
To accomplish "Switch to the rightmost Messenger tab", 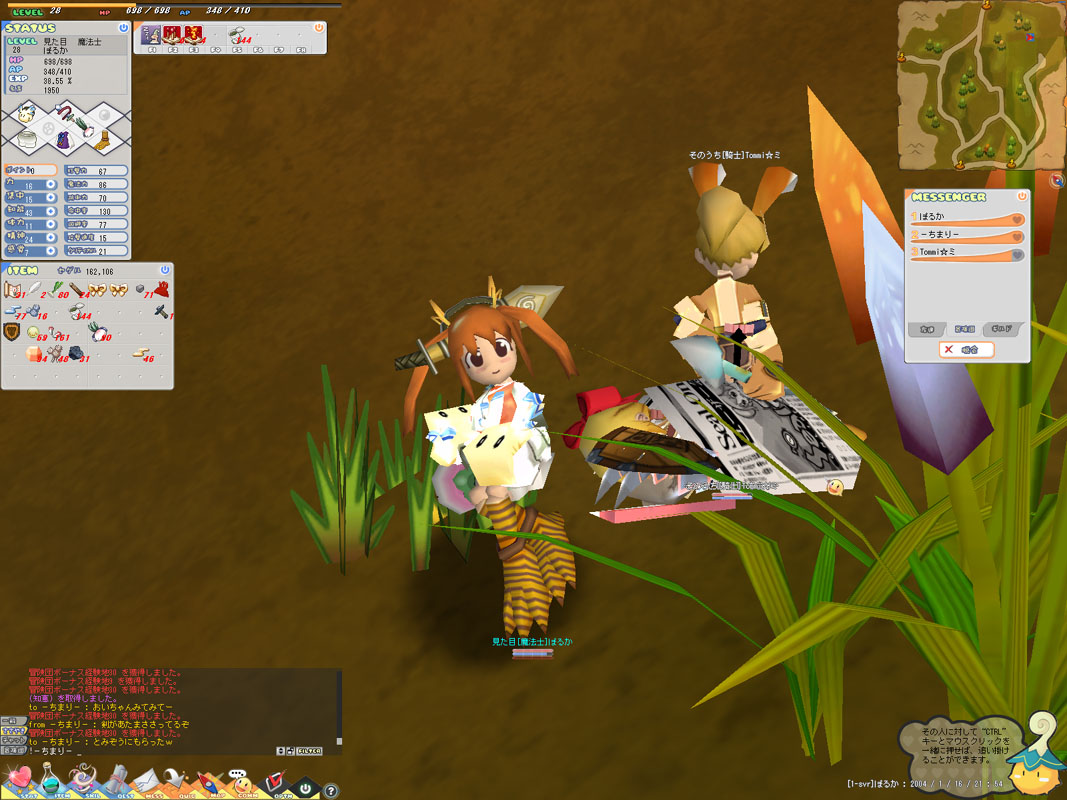I will [x=1002, y=328].
